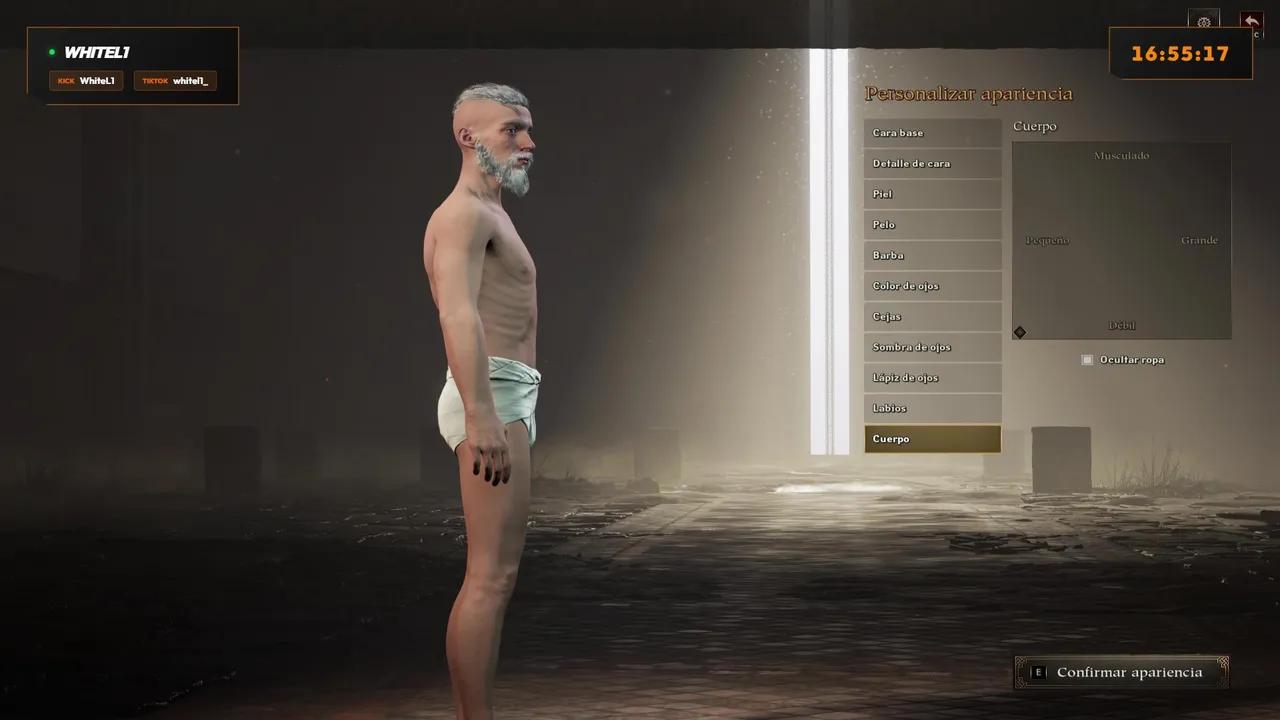
Task: Open the settings gear icon
Action: tap(1204, 22)
